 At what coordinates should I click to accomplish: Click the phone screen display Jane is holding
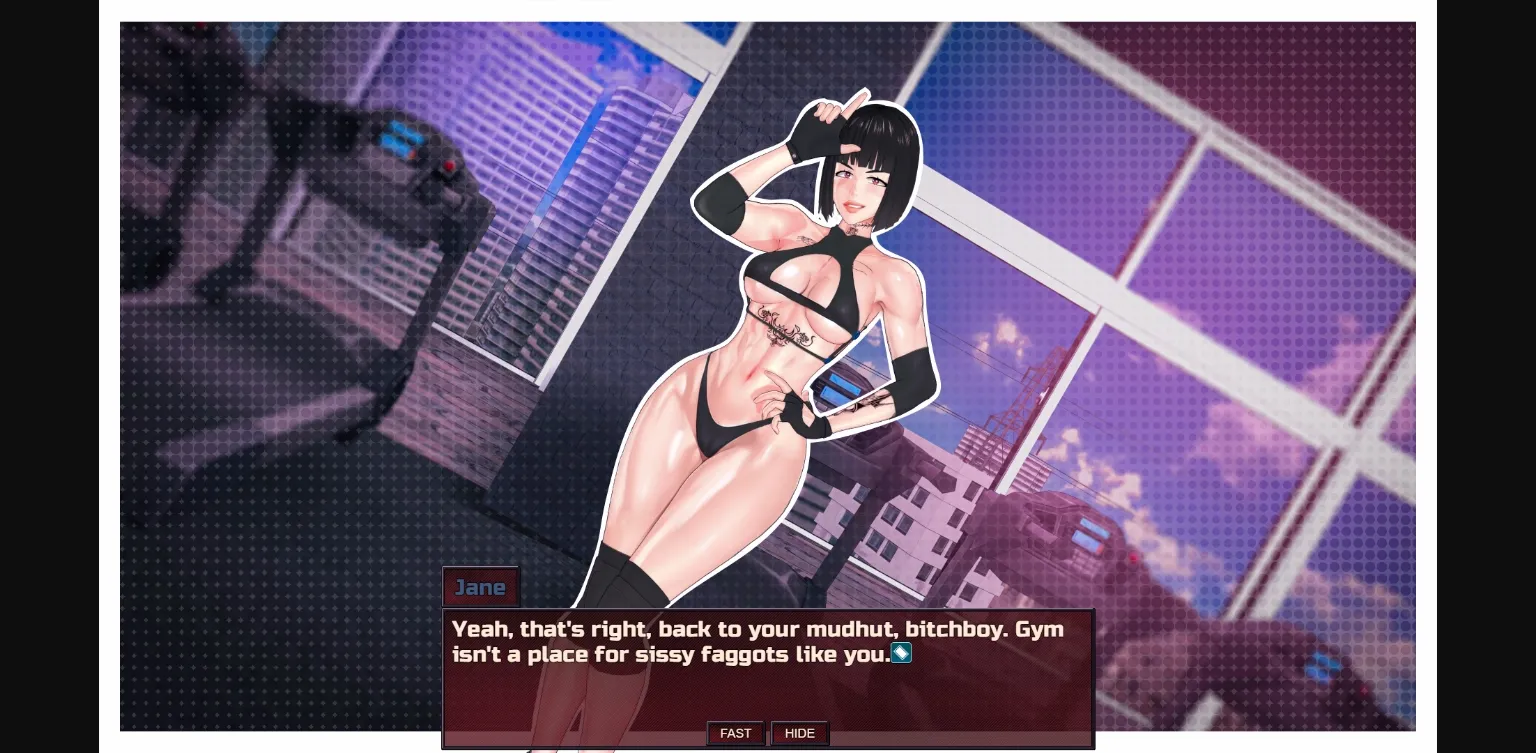point(840,385)
